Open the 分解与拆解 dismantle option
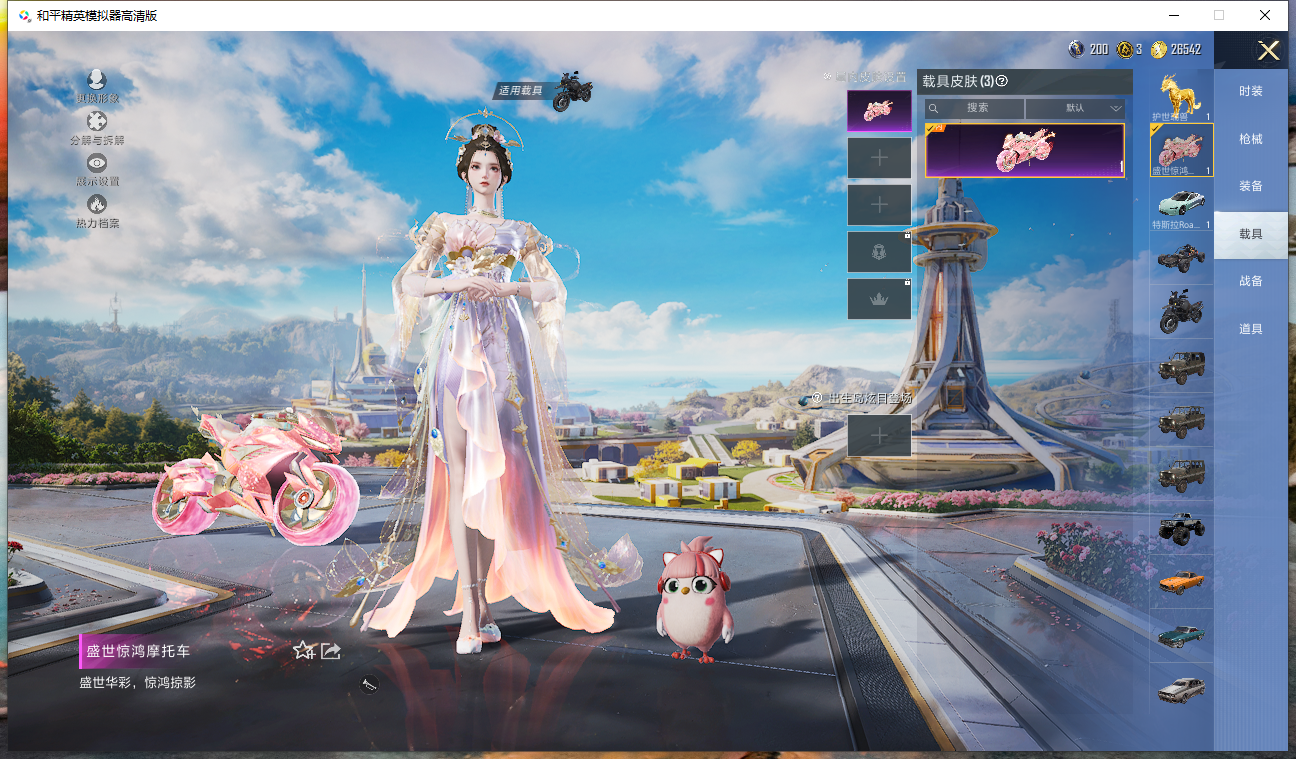This screenshot has width=1296, height=759. point(97,128)
